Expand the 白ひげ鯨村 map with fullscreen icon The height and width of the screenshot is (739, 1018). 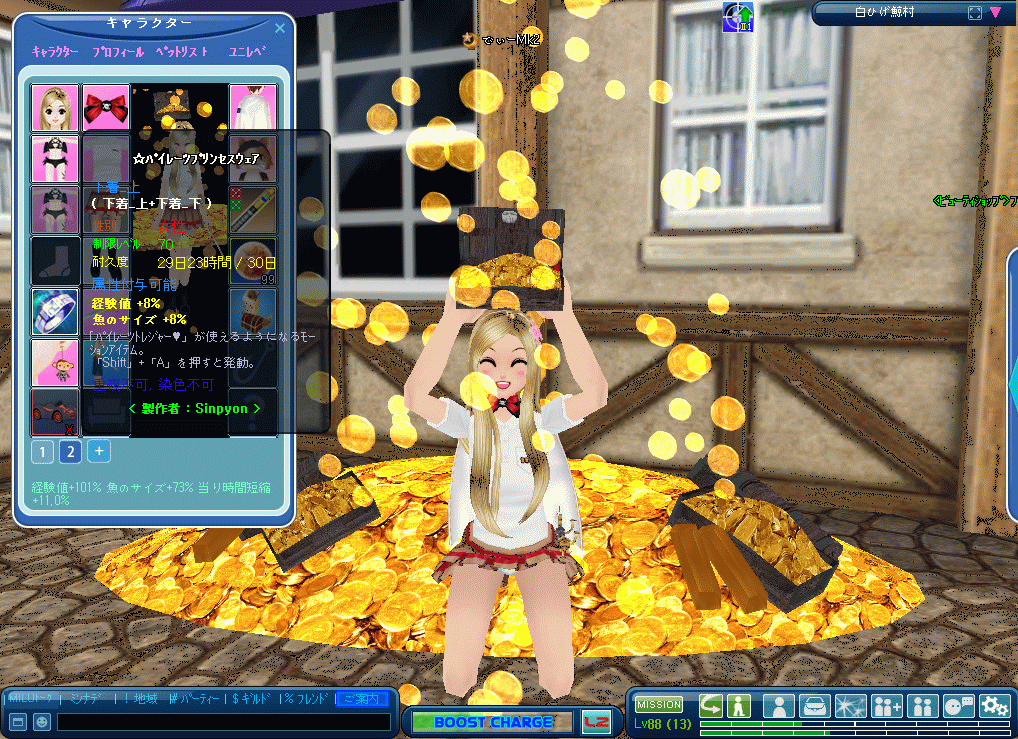975,13
